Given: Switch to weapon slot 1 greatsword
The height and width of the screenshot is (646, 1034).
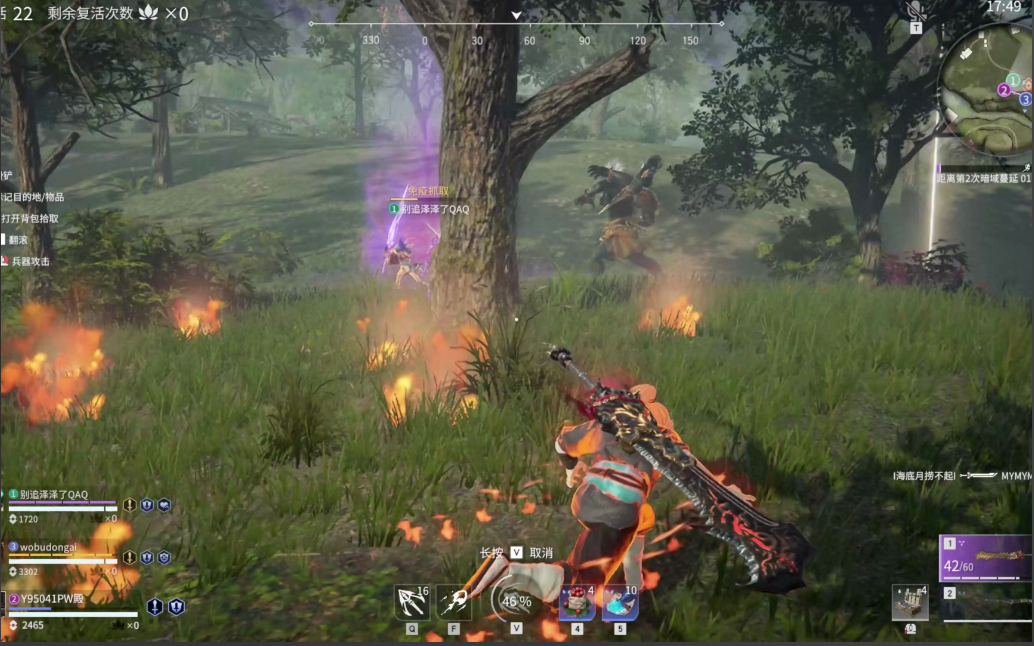Looking at the screenshot, I should [x=986, y=558].
